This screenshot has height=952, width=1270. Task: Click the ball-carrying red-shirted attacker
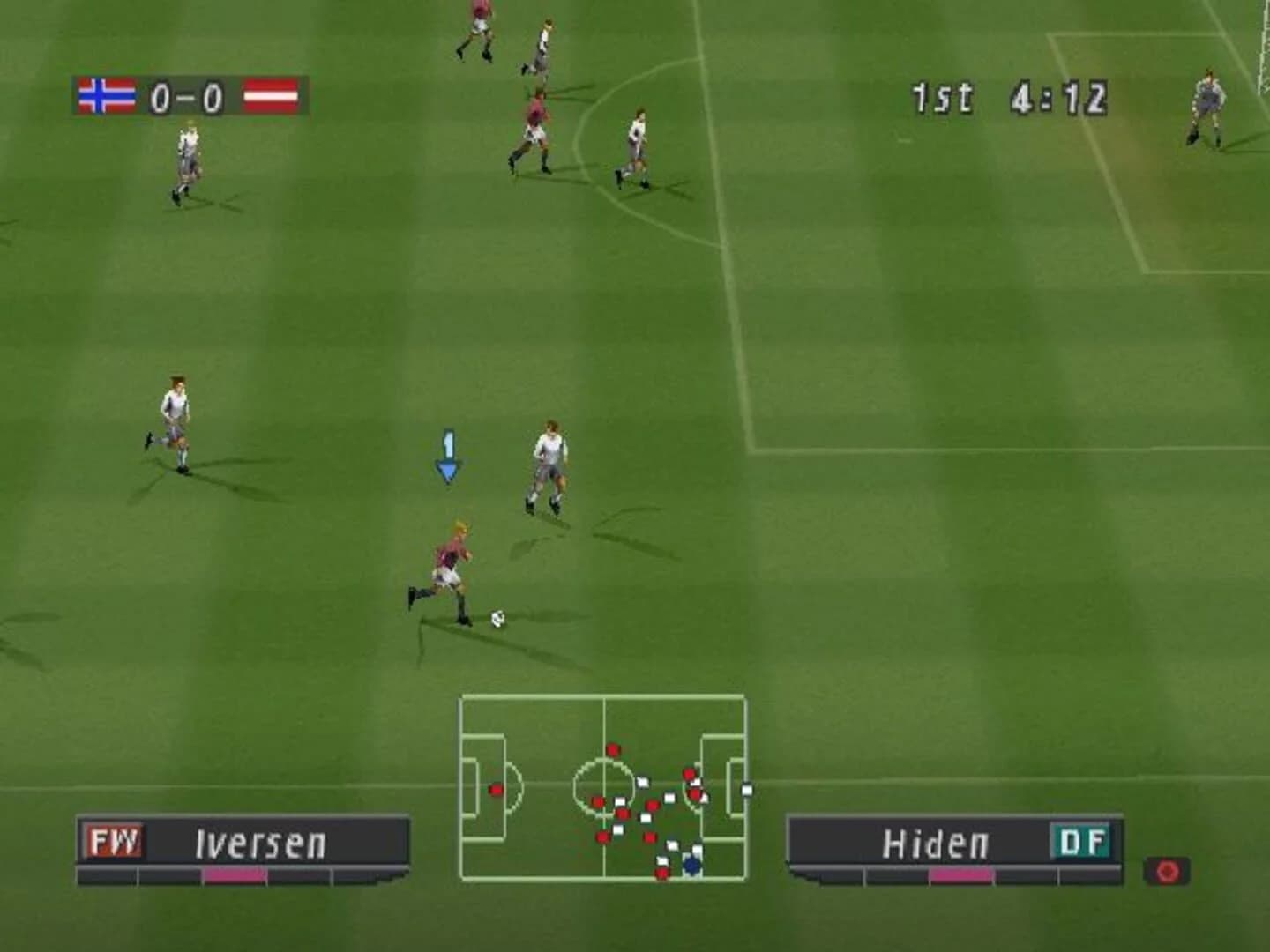tap(452, 564)
